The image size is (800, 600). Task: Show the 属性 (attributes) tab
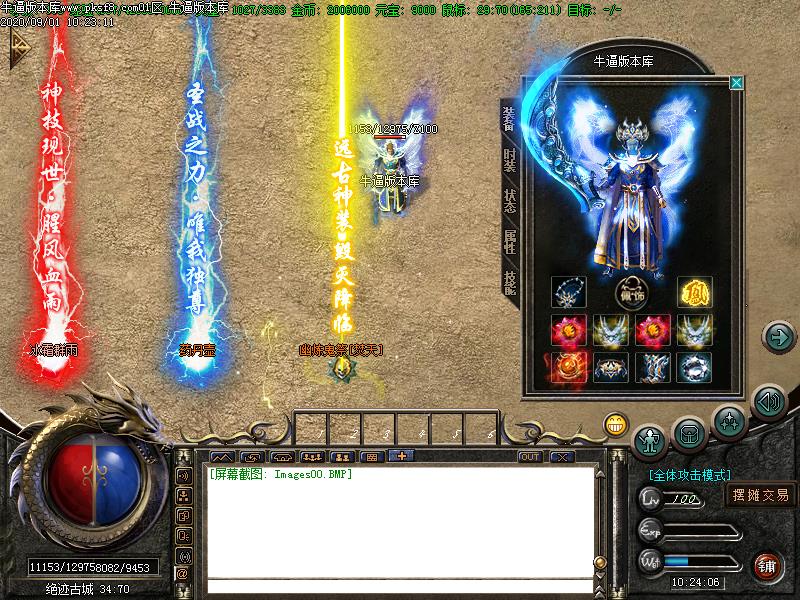click(510, 242)
